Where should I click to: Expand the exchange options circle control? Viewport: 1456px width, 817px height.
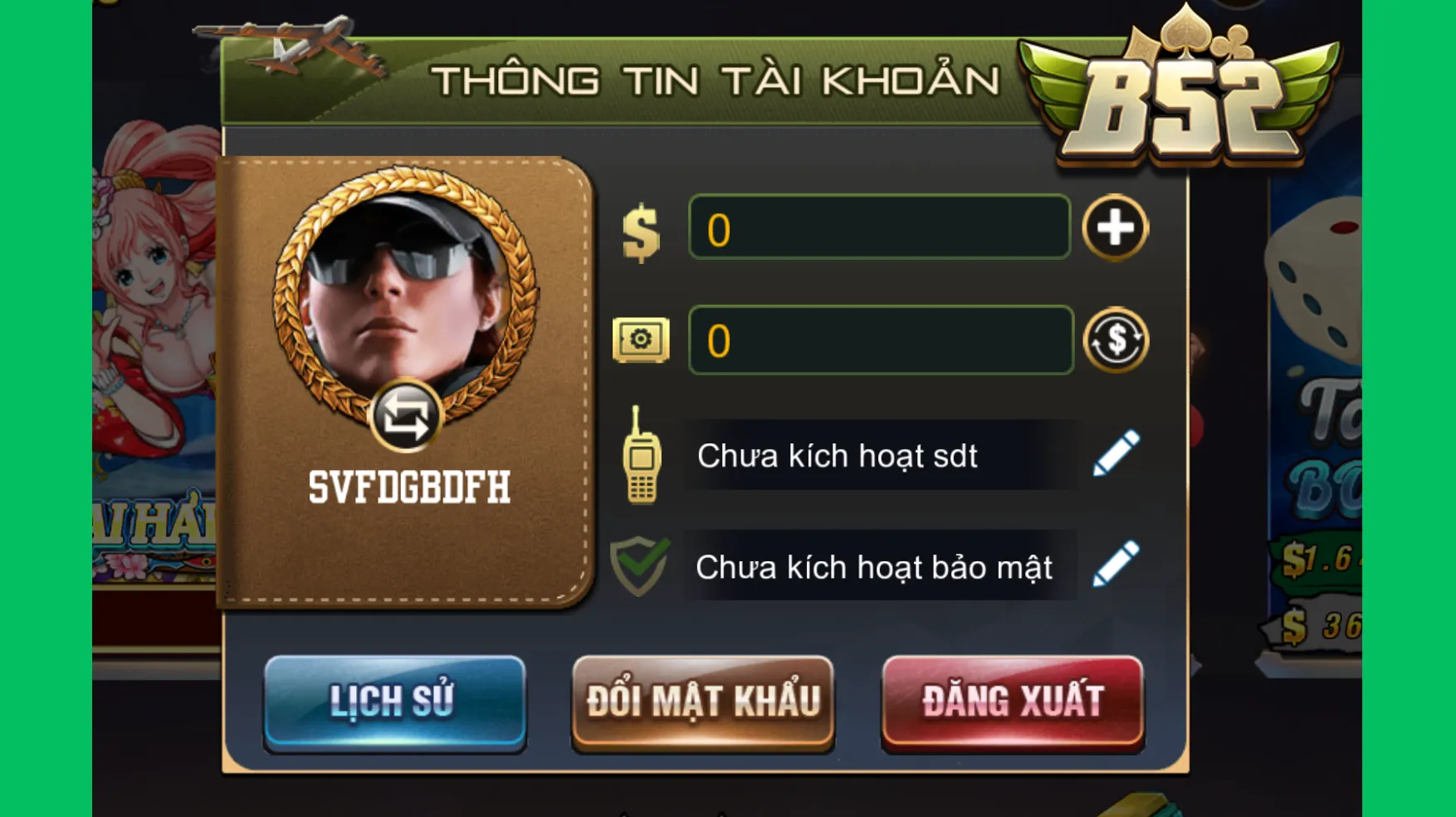coord(1116,341)
